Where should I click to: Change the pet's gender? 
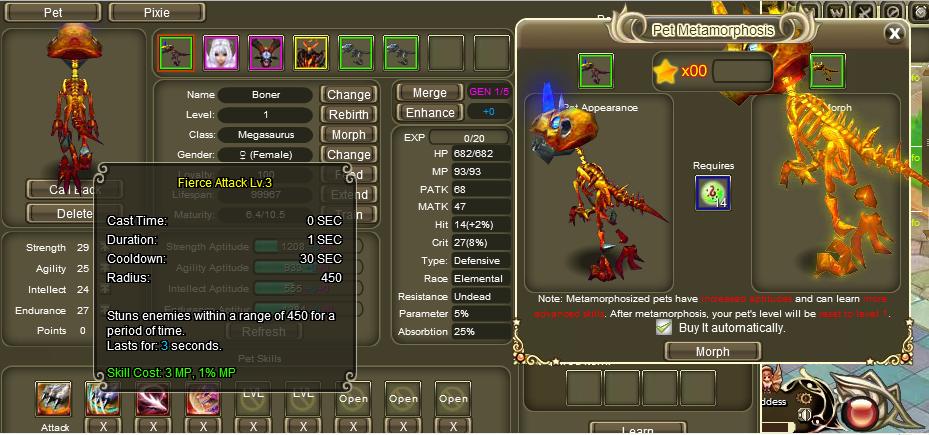349,155
